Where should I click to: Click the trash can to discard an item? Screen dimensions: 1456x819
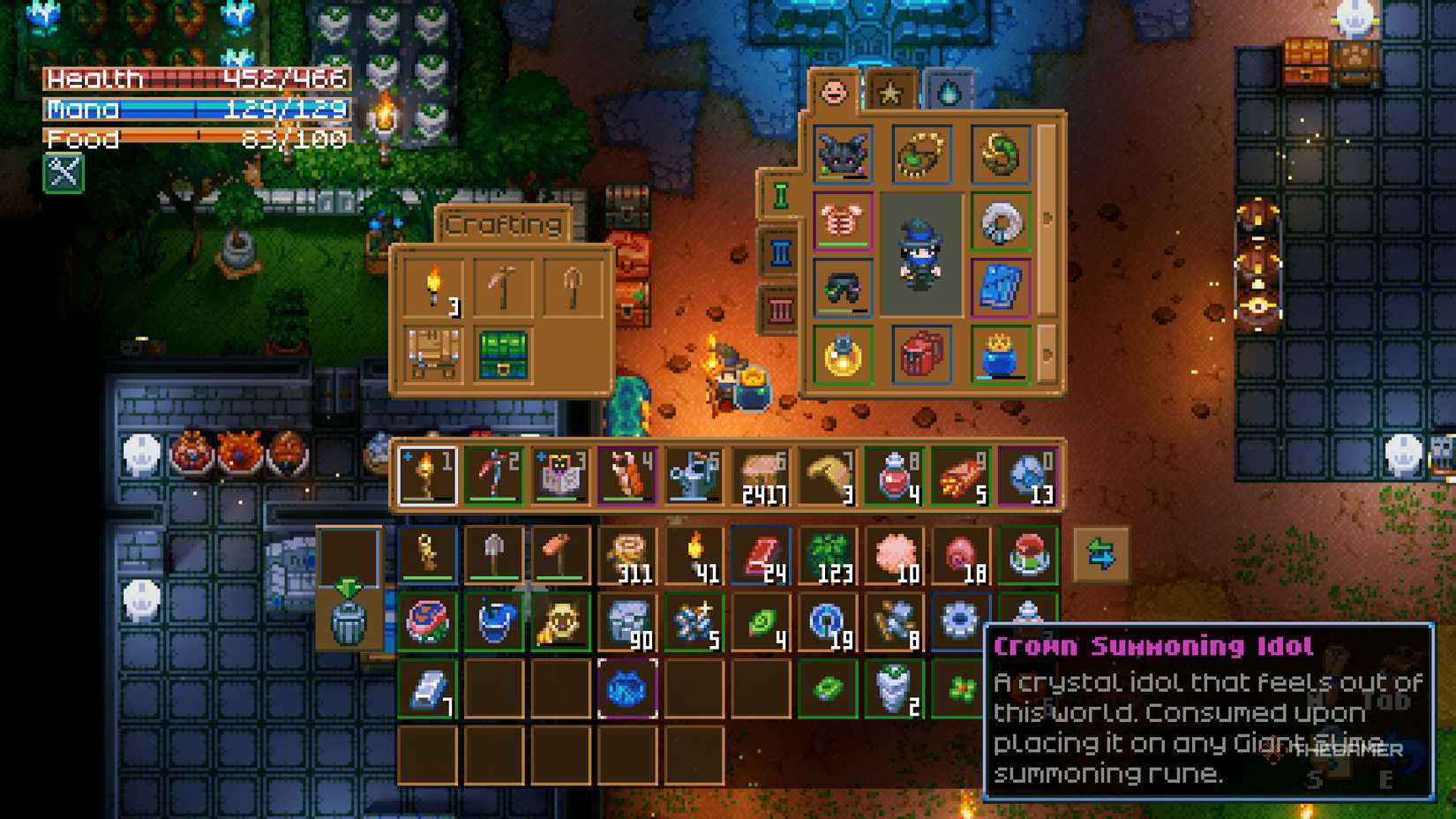coord(351,627)
